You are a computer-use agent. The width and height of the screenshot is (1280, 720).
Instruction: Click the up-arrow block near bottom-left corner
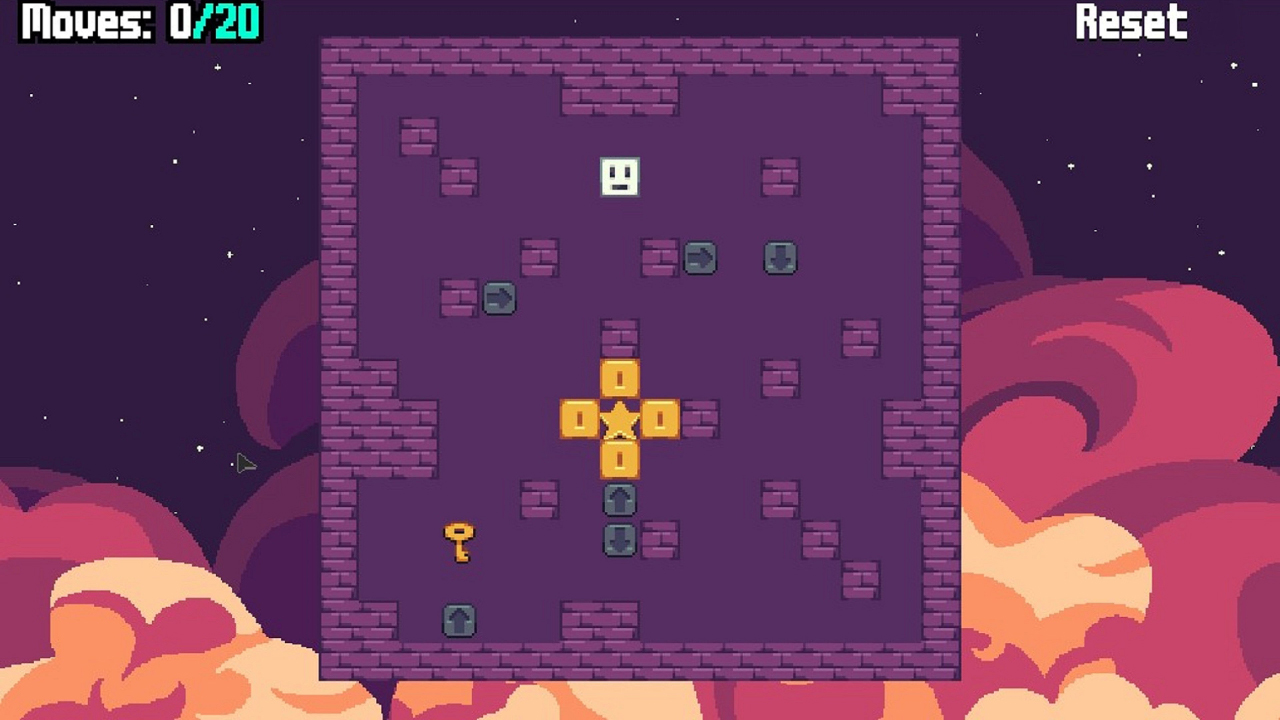pyautogui.click(x=458, y=620)
